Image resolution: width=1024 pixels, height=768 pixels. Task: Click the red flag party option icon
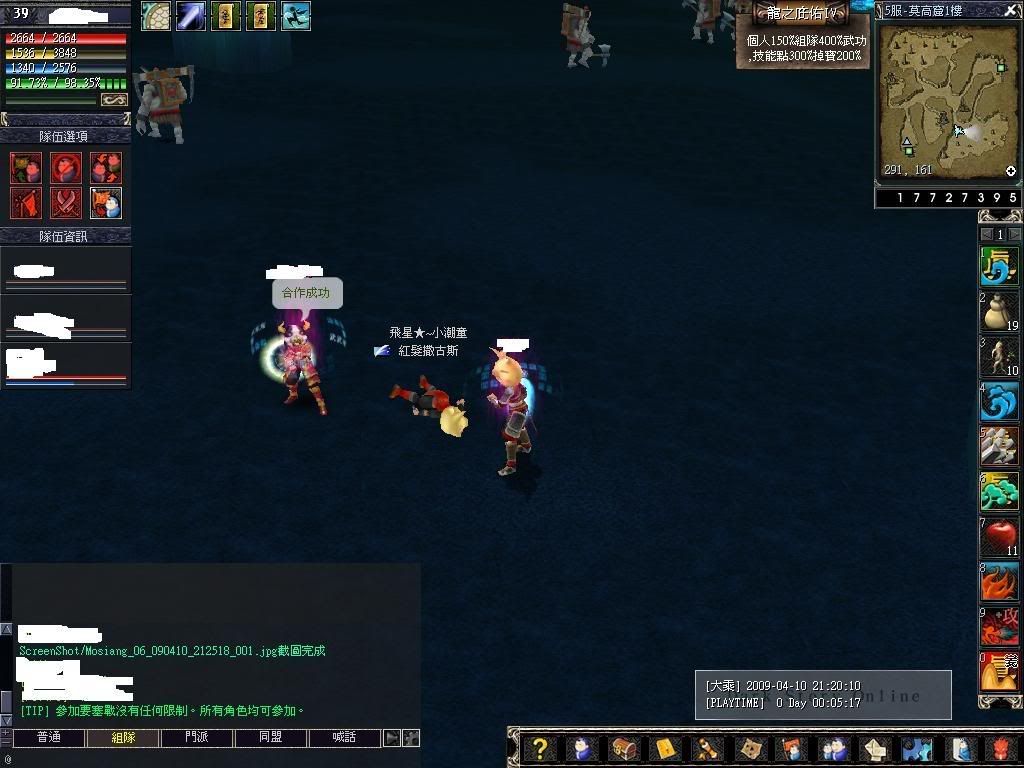(26, 202)
